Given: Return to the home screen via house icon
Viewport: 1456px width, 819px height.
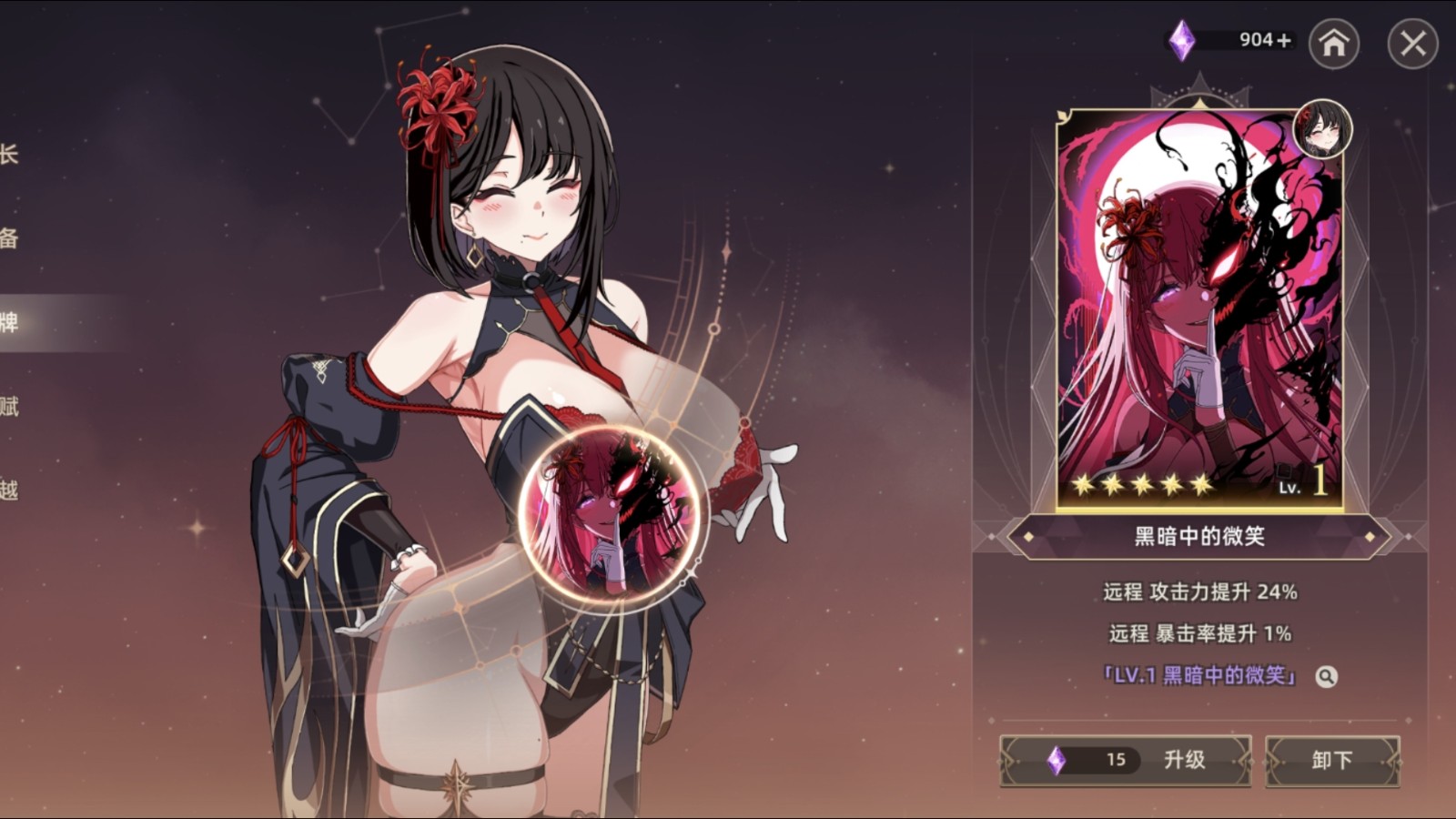Looking at the screenshot, I should [1333, 43].
